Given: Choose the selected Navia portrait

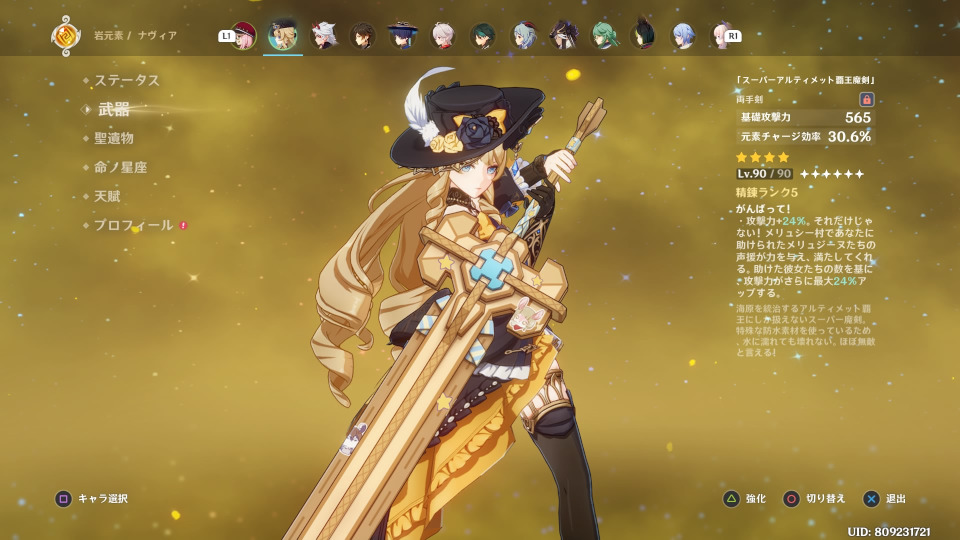Looking at the screenshot, I should [x=283, y=35].
